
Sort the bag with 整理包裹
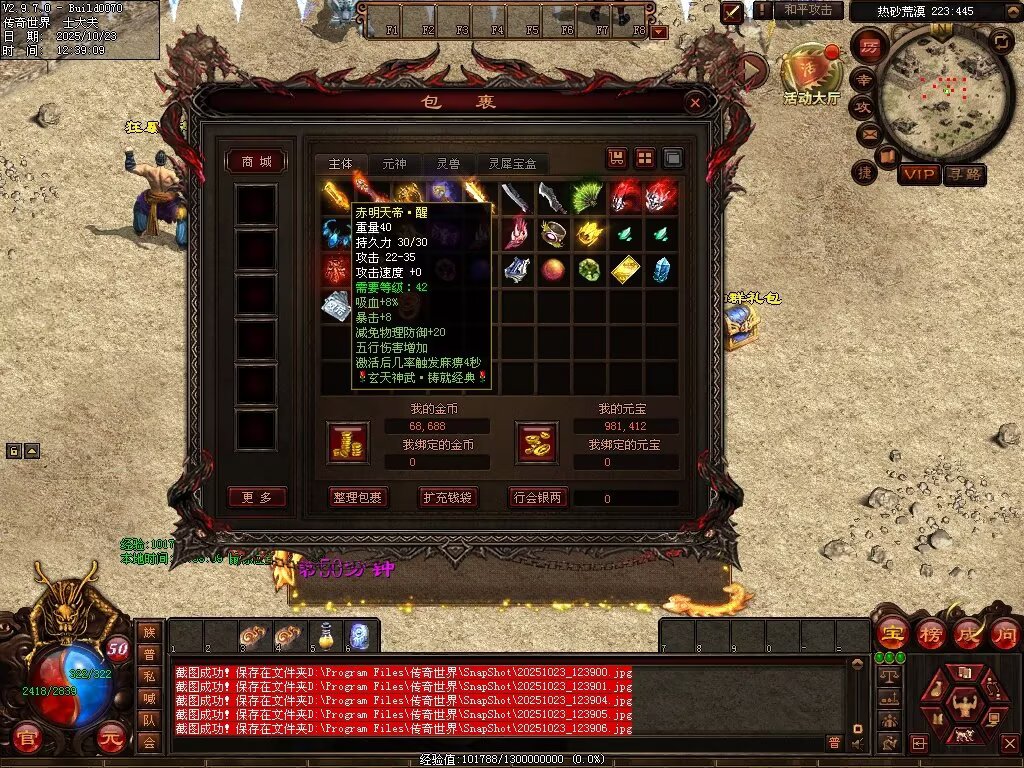[357, 497]
